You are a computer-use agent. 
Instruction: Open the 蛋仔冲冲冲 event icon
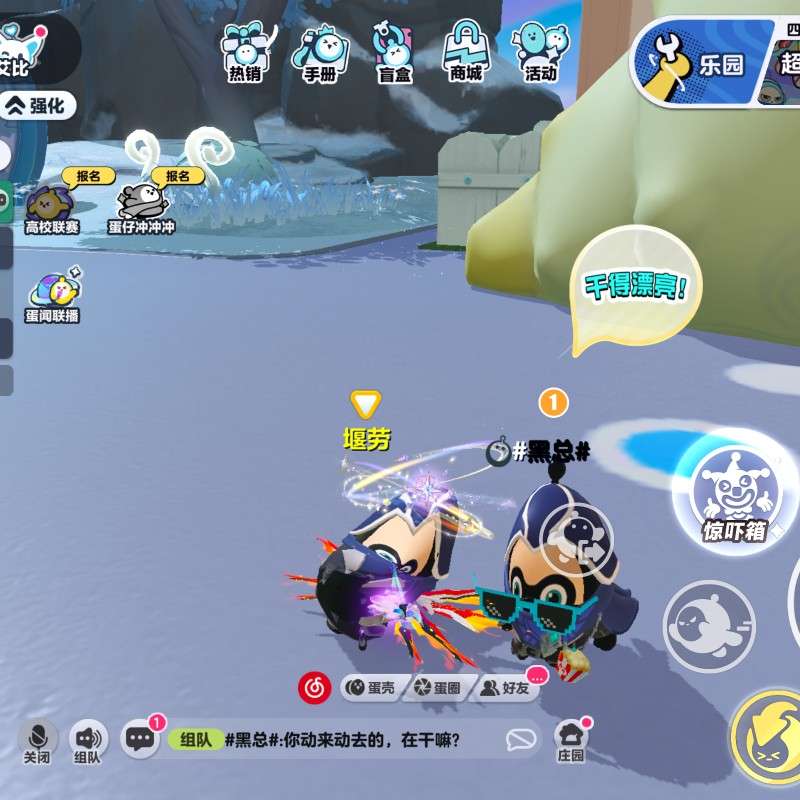(142, 207)
